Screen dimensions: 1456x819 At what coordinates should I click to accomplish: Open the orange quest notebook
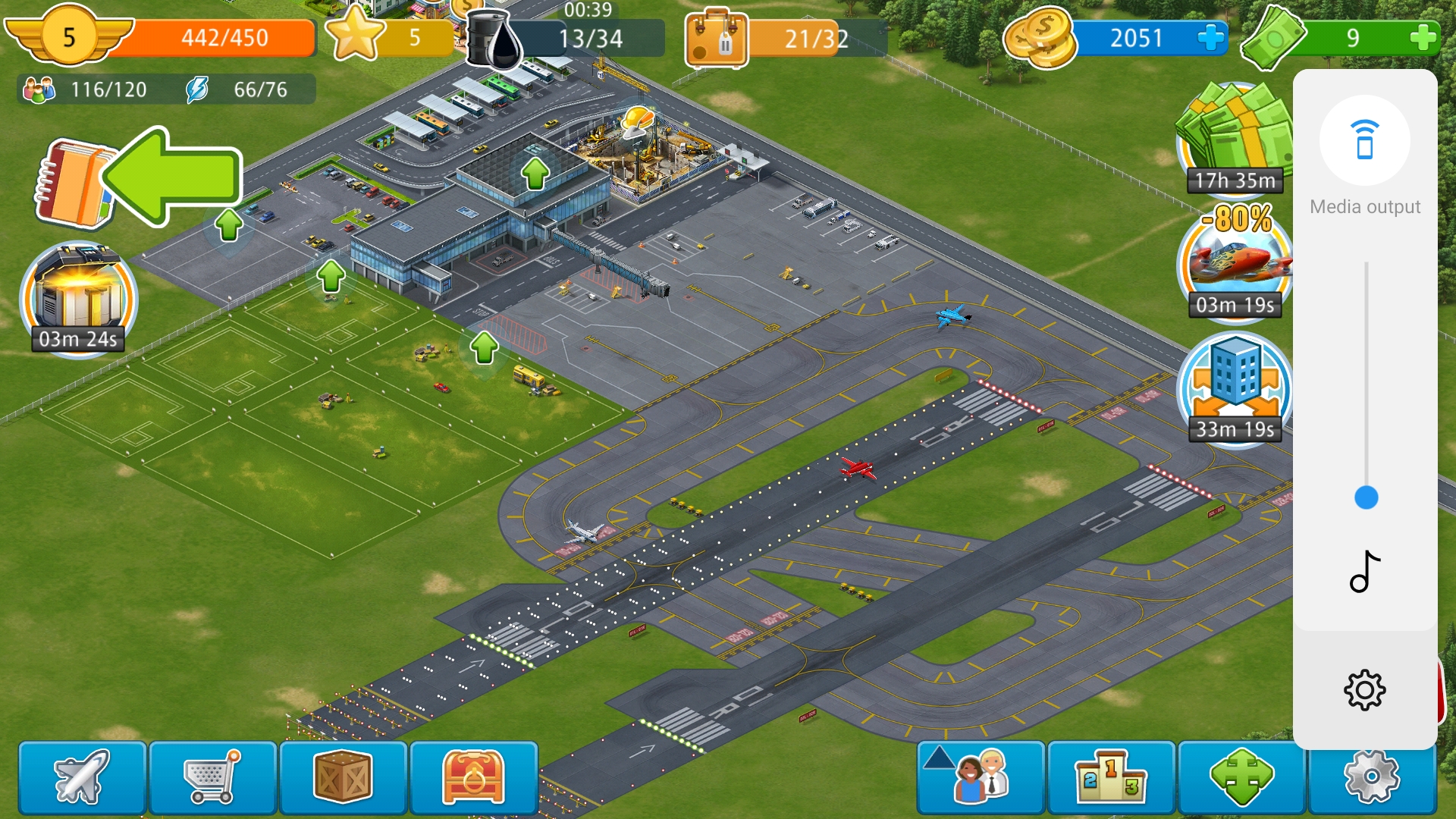(x=74, y=184)
